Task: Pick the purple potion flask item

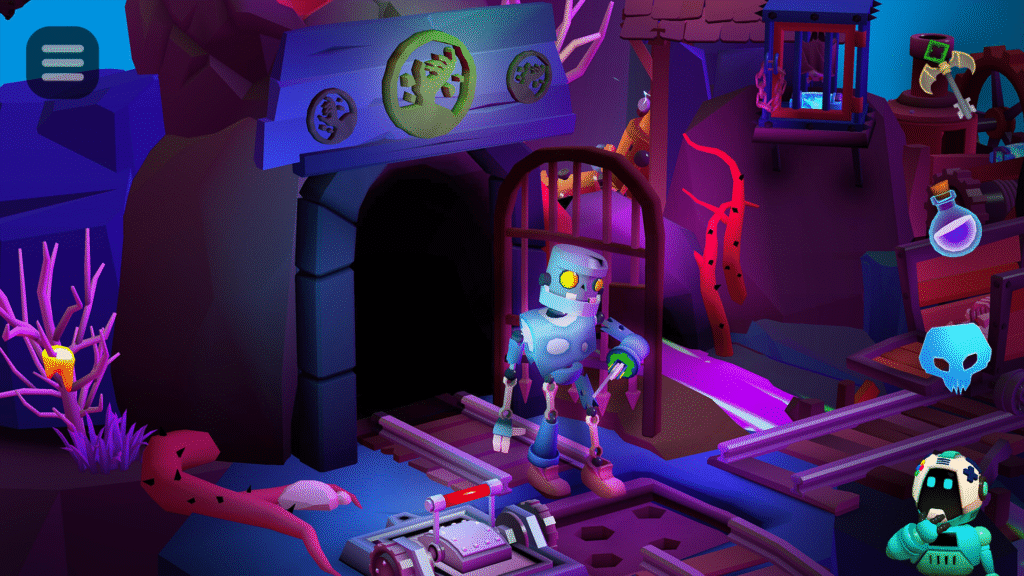Action: tap(954, 222)
